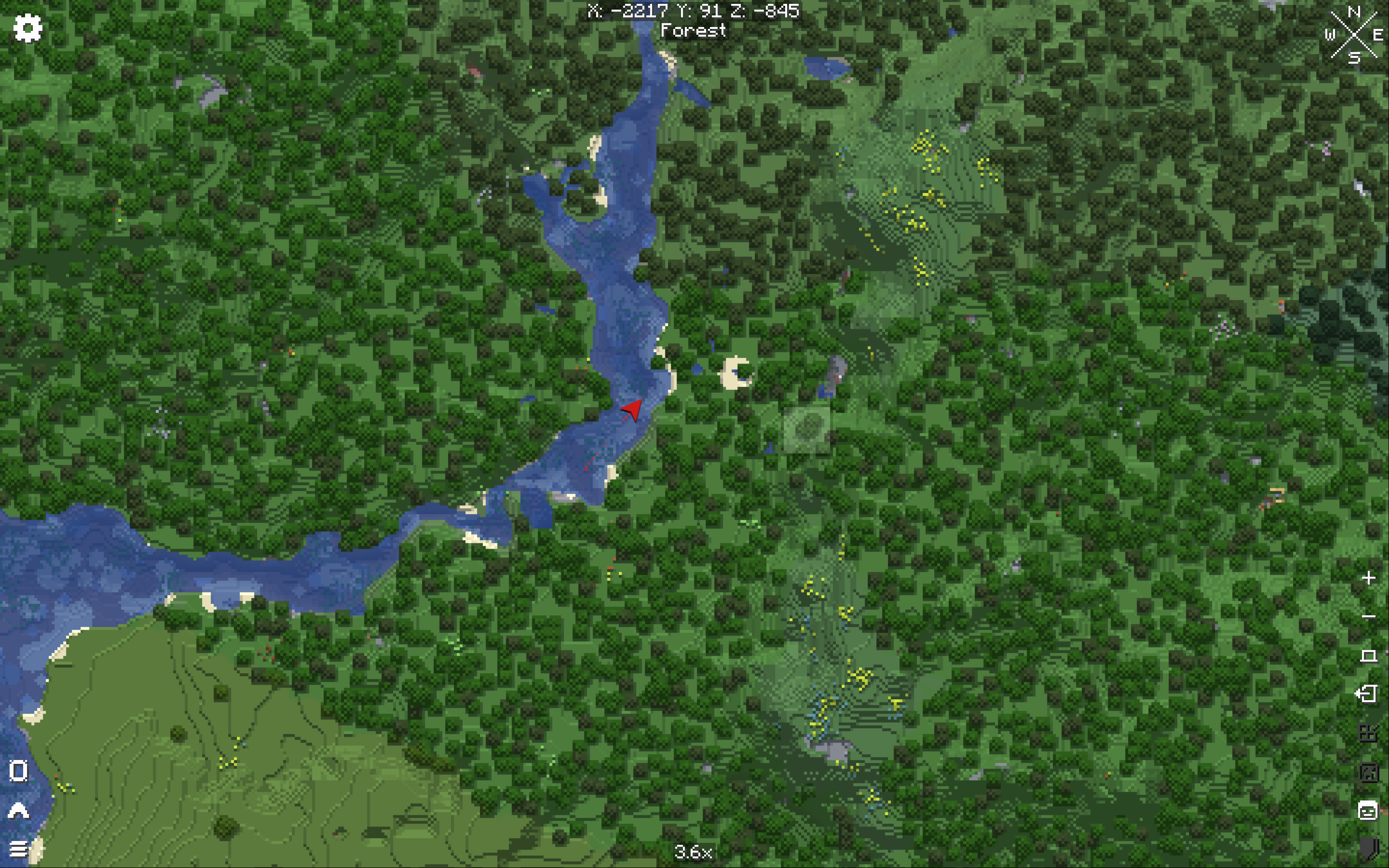Click the white rounded rectangle icon
Image resolution: width=1389 pixels, height=868 pixels.
18,771
